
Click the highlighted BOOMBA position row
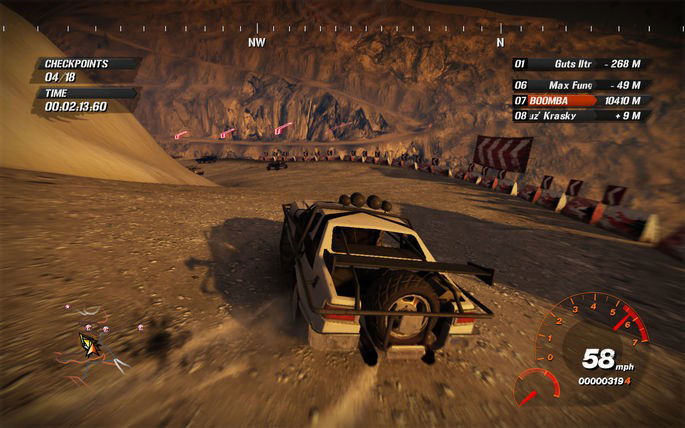[580, 101]
